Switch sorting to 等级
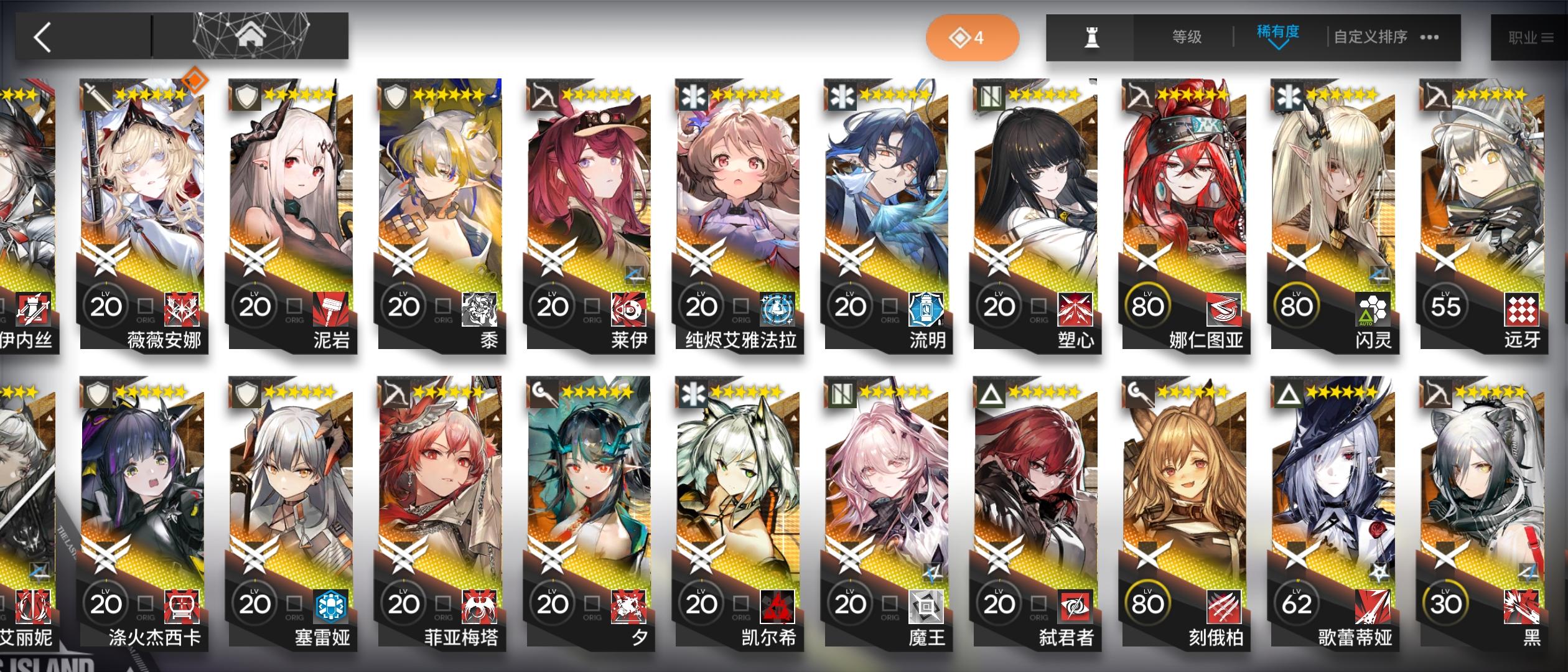1568x672 pixels. point(1184,37)
